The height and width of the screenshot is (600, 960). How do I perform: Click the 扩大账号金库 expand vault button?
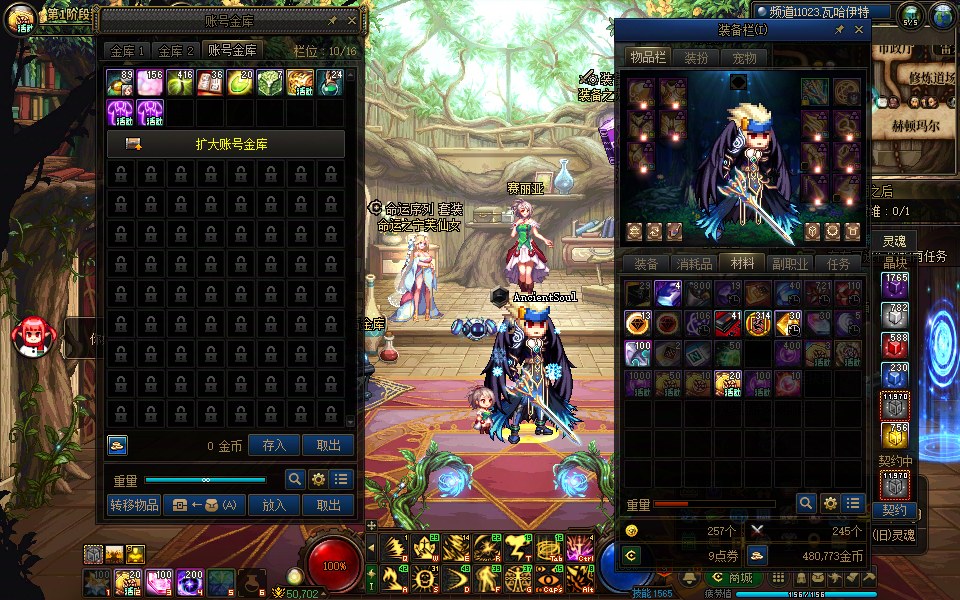coord(225,144)
